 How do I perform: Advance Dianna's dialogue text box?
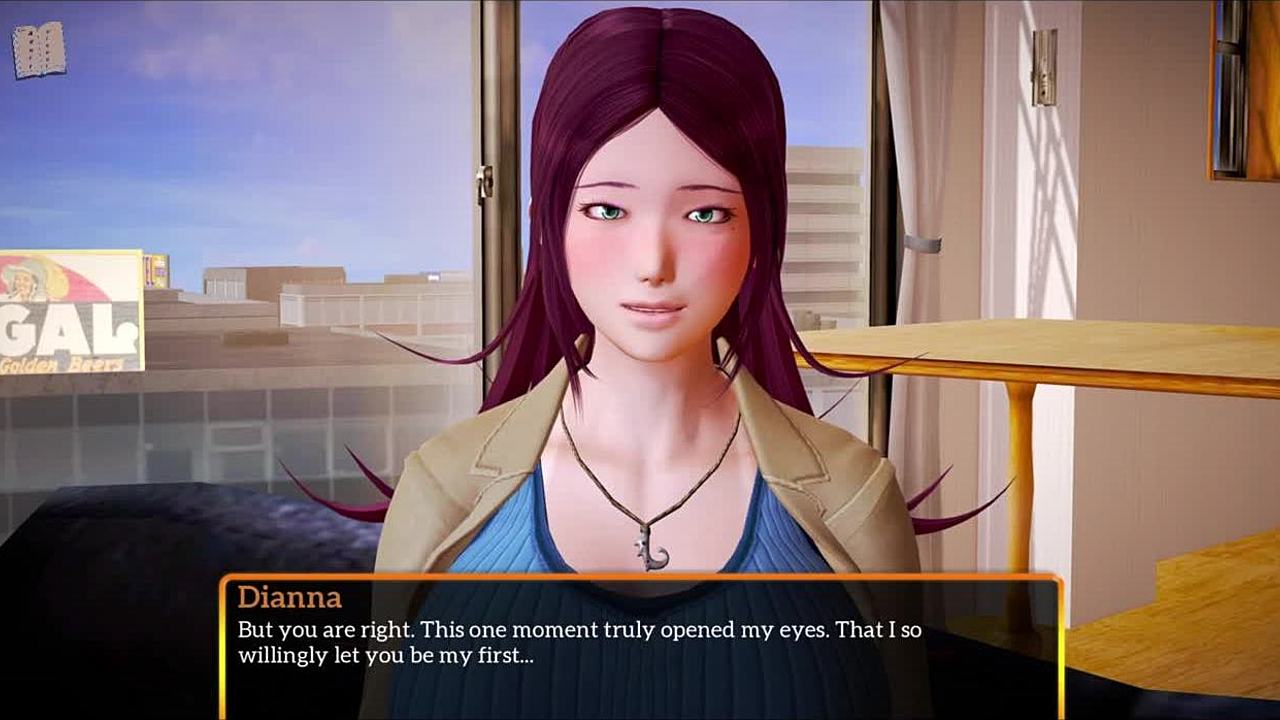coord(640,646)
